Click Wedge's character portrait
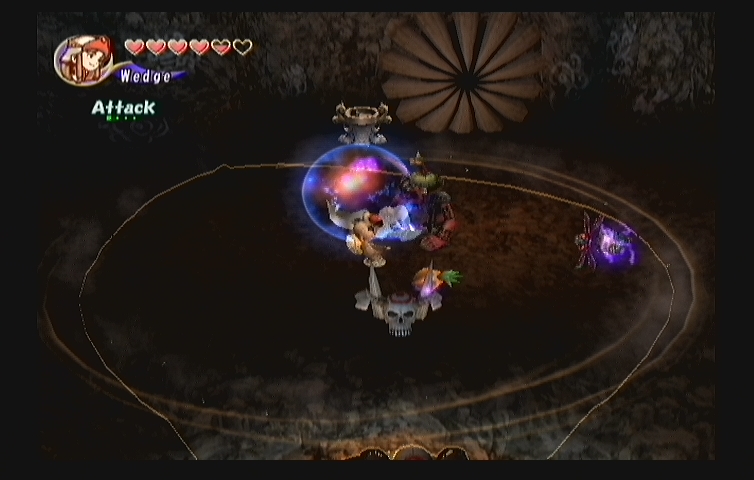The image size is (754, 480). [83, 60]
